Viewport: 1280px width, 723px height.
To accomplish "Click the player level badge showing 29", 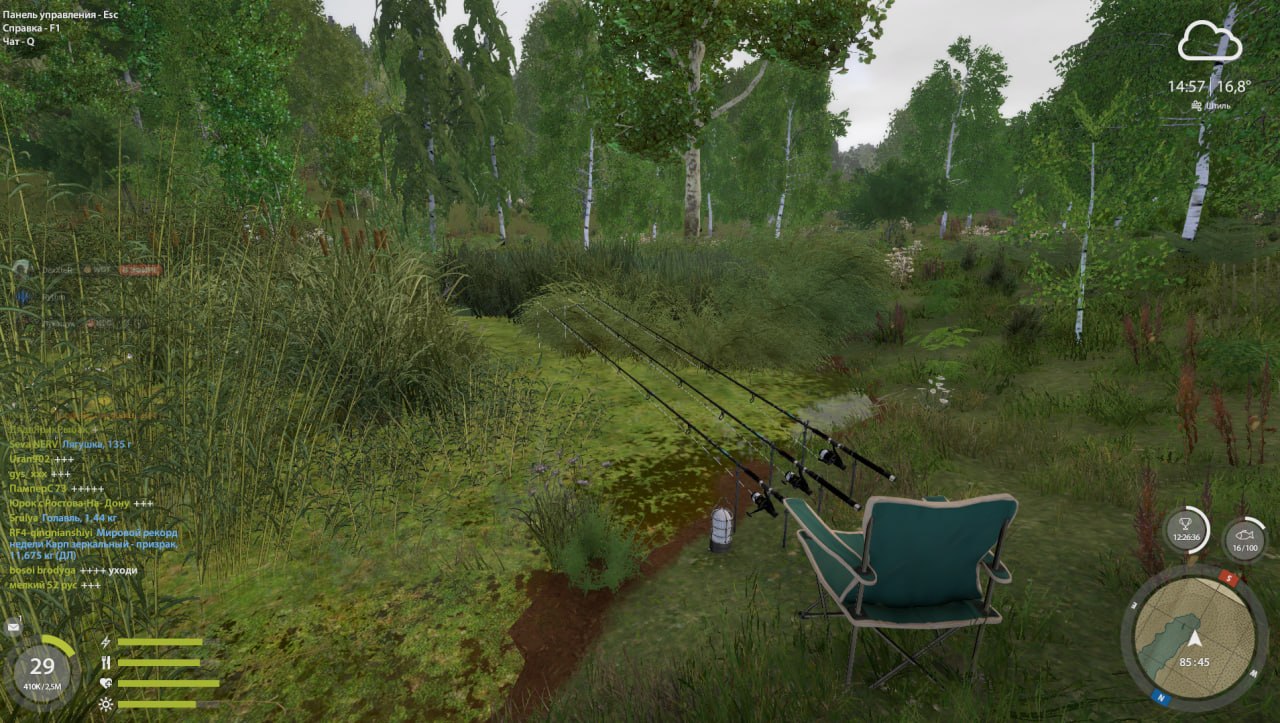I will tap(43, 665).
